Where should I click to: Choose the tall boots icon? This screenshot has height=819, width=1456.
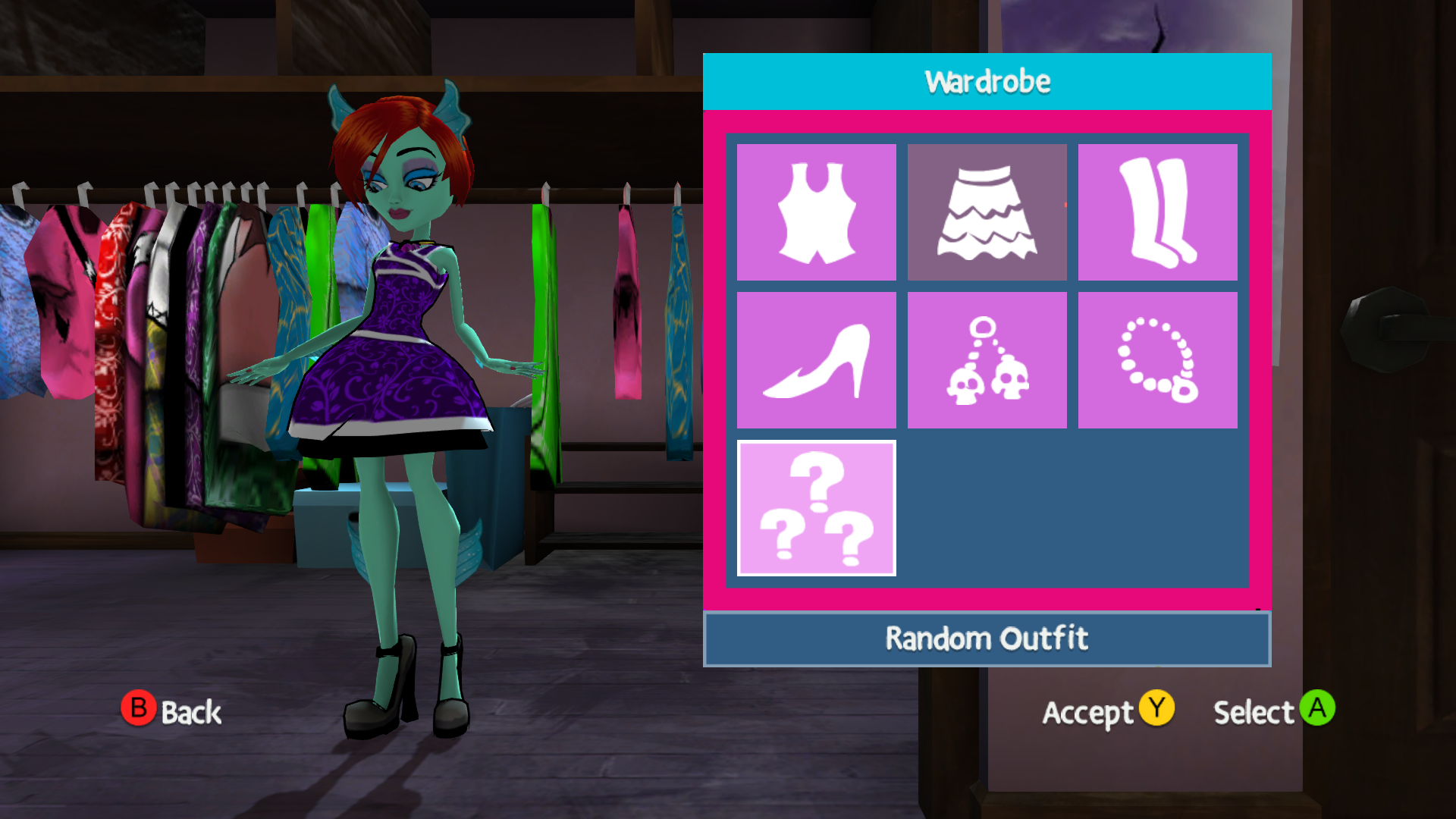coord(1159,210)
